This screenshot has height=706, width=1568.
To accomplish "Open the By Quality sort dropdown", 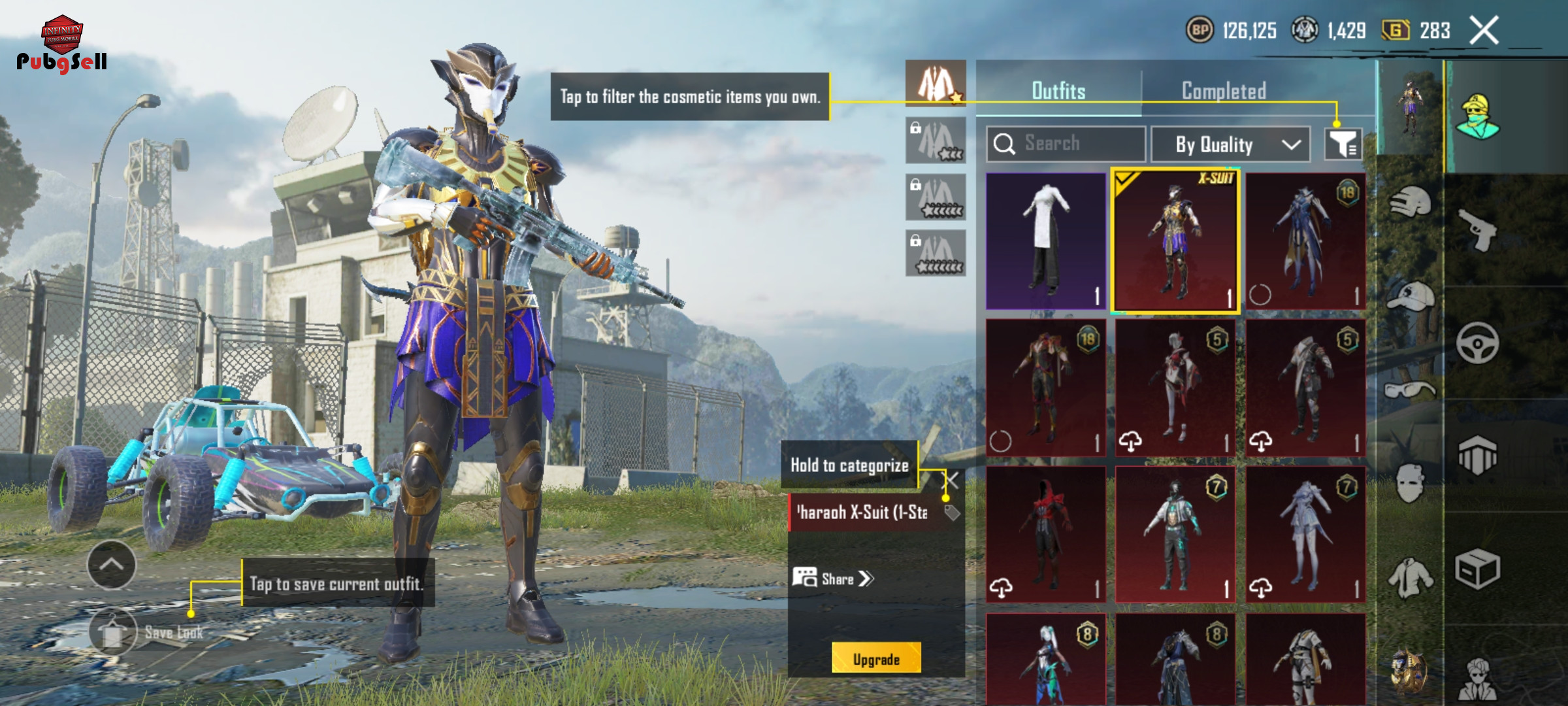I will click(x=1230, y=144).
